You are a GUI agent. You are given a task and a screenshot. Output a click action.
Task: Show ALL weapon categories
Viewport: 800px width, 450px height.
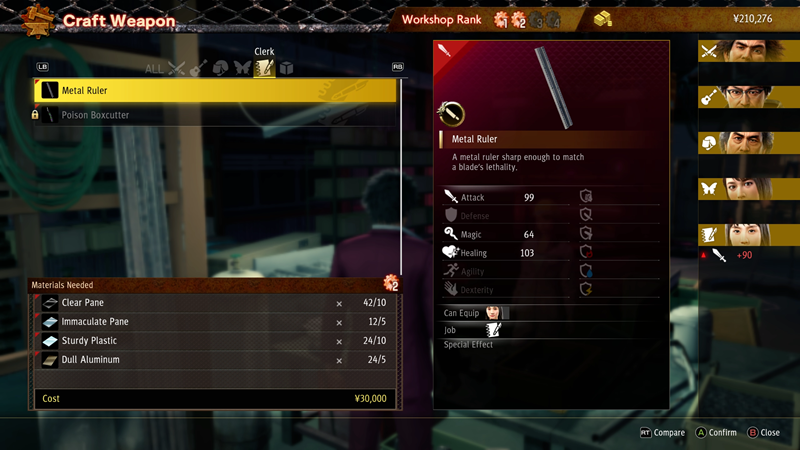tap(154, 69)
